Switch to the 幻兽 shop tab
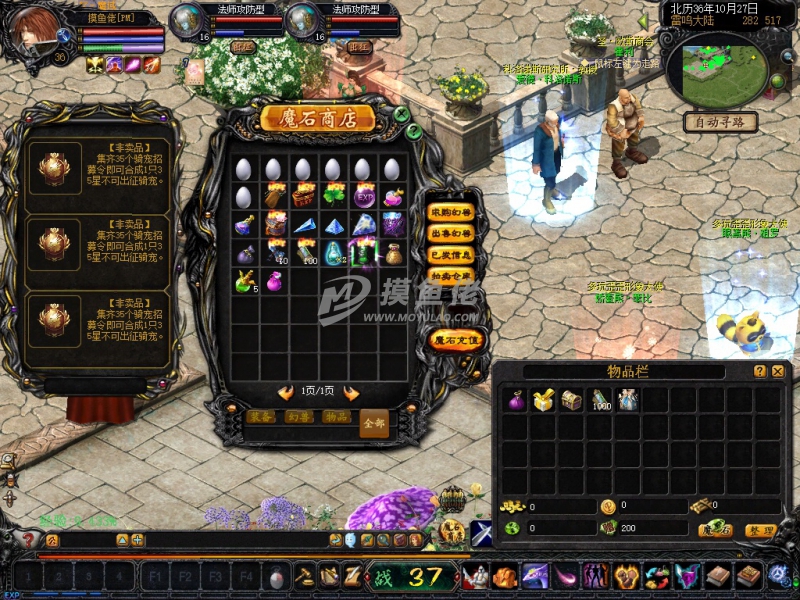This screenshot has height=600, width=800. pyautogui.click(x=298, y=417)
